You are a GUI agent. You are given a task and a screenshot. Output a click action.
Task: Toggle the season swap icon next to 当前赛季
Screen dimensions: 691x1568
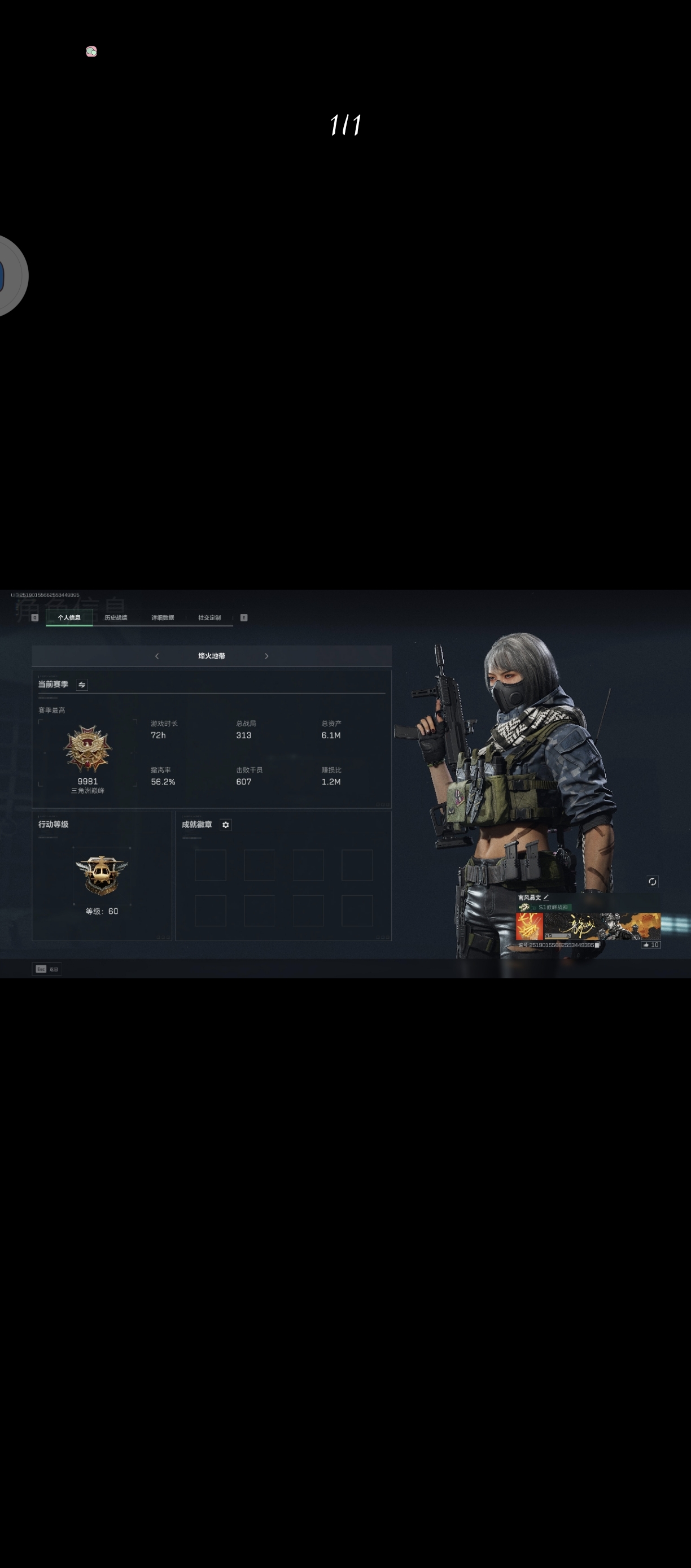82,685
